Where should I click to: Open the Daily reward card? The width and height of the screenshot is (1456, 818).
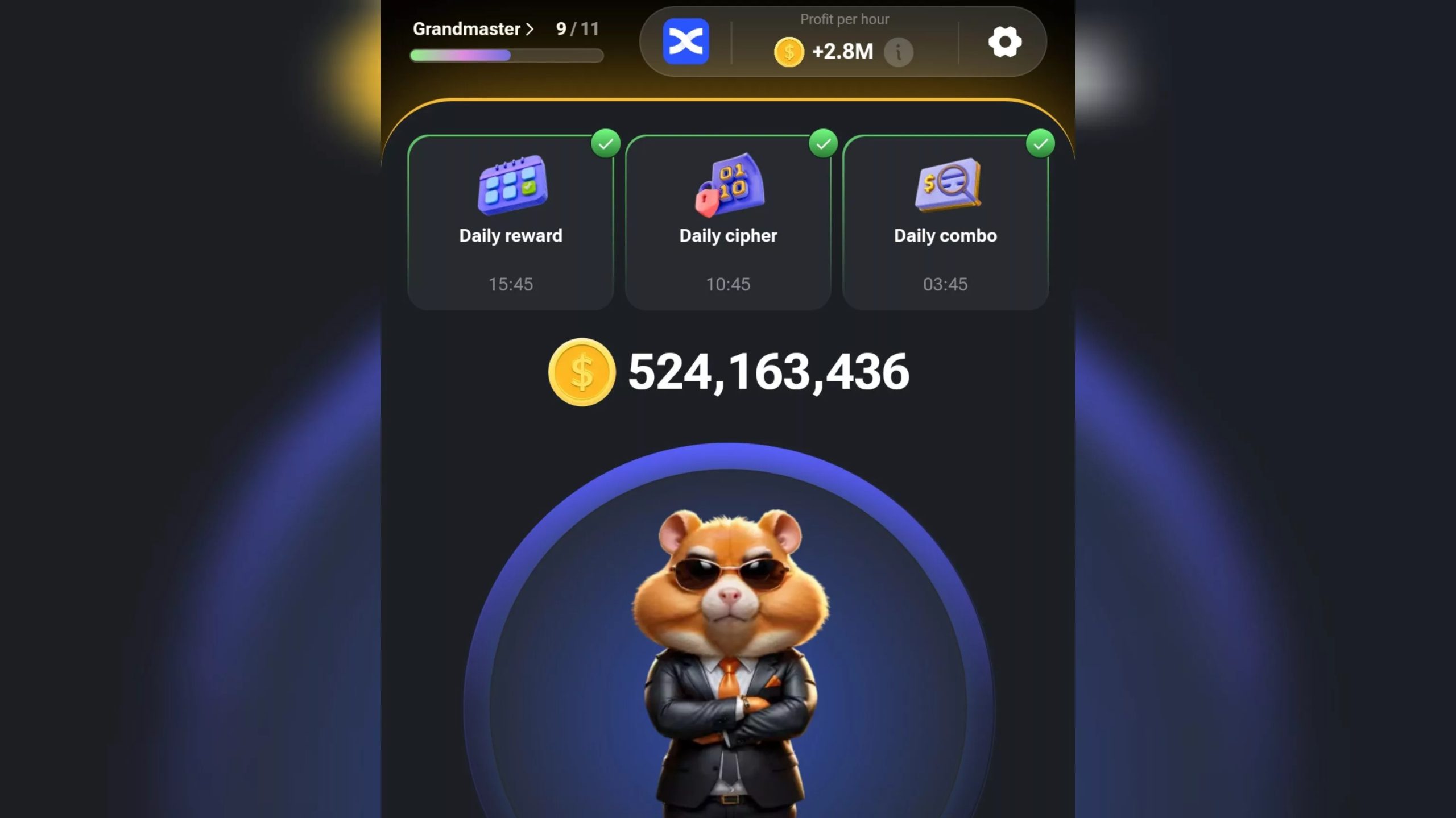510,222
